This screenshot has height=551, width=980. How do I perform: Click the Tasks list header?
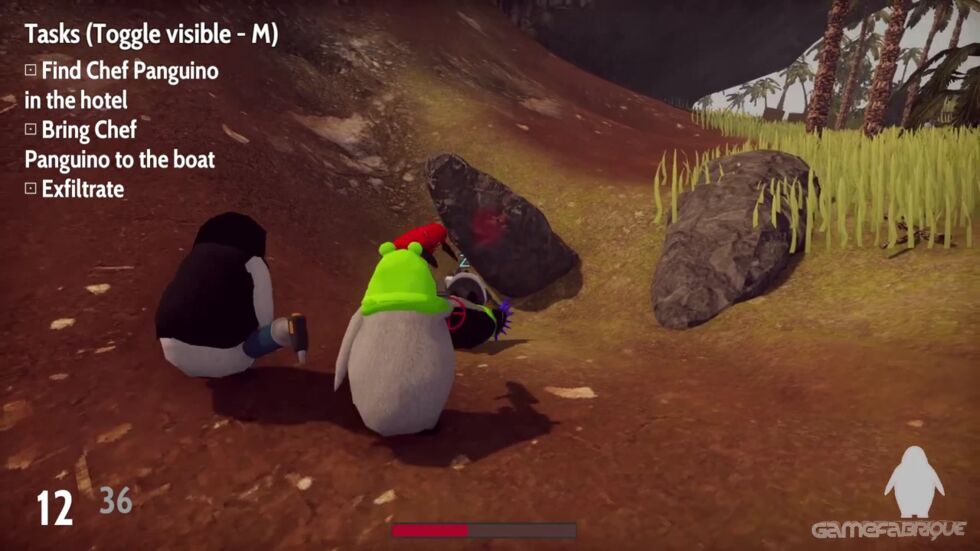pyautogui.click(x=151, y=34)
